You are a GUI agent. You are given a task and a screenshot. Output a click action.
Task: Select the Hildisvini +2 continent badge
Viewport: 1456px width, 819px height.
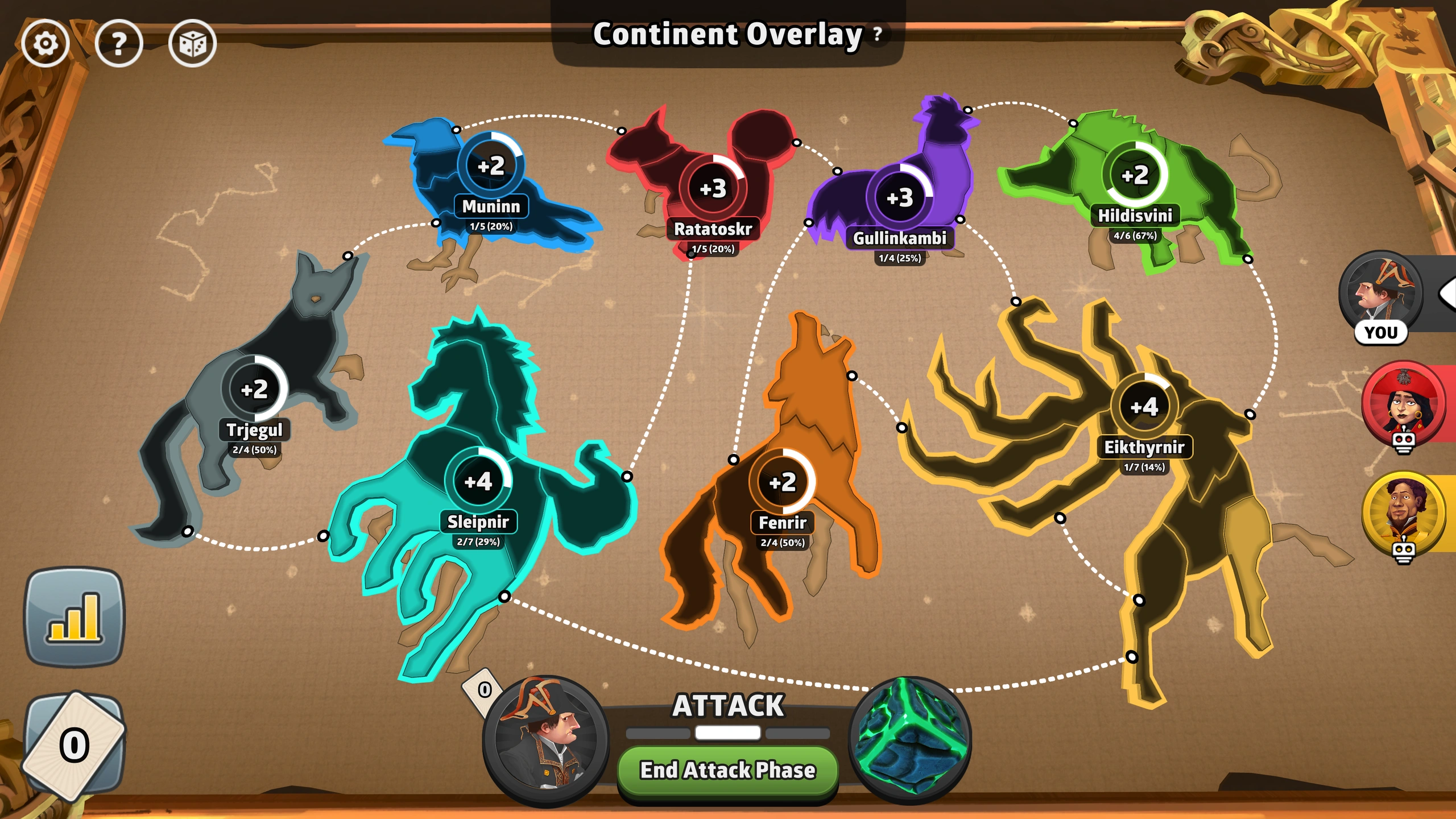(1135, 175)
